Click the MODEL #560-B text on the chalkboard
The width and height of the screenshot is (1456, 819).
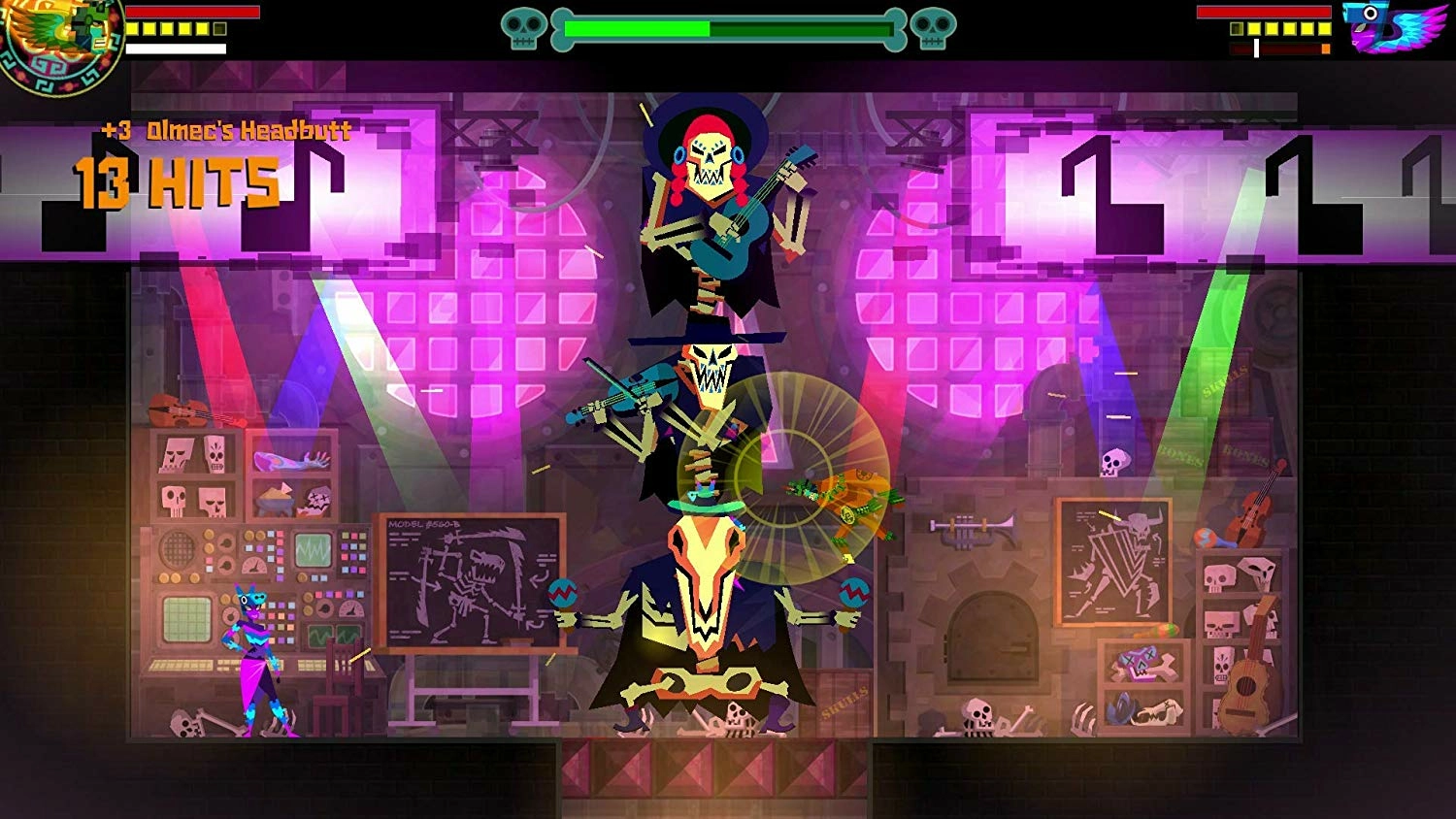click(x=425, y=522)
